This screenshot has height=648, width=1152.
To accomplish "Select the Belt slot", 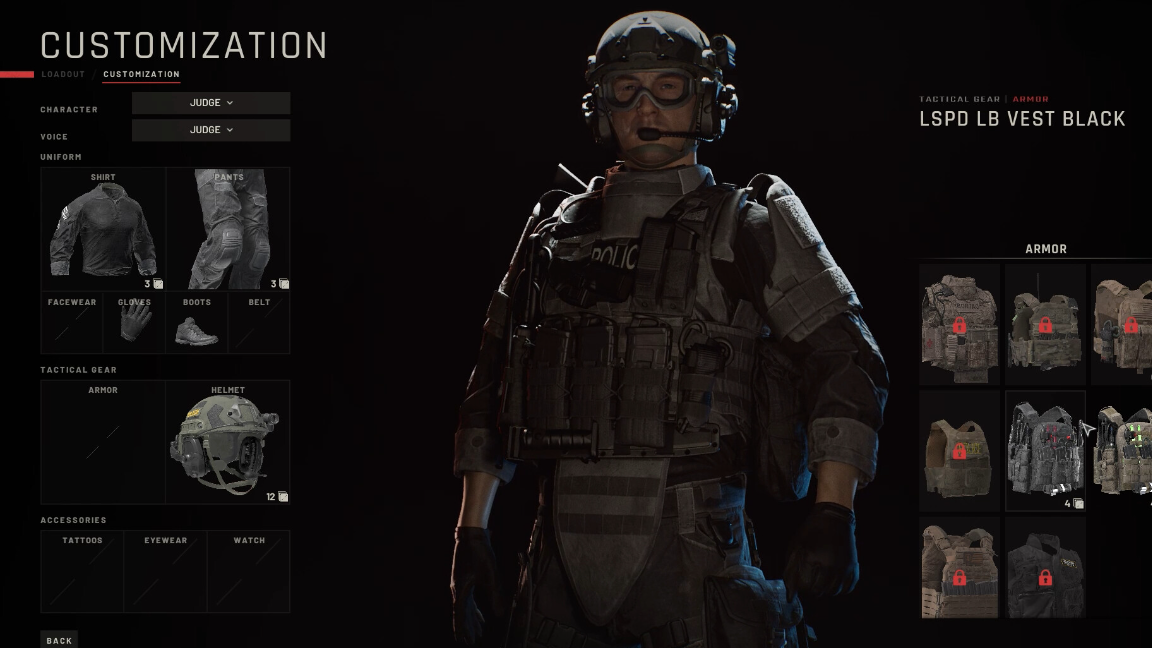I will [259, 322].
